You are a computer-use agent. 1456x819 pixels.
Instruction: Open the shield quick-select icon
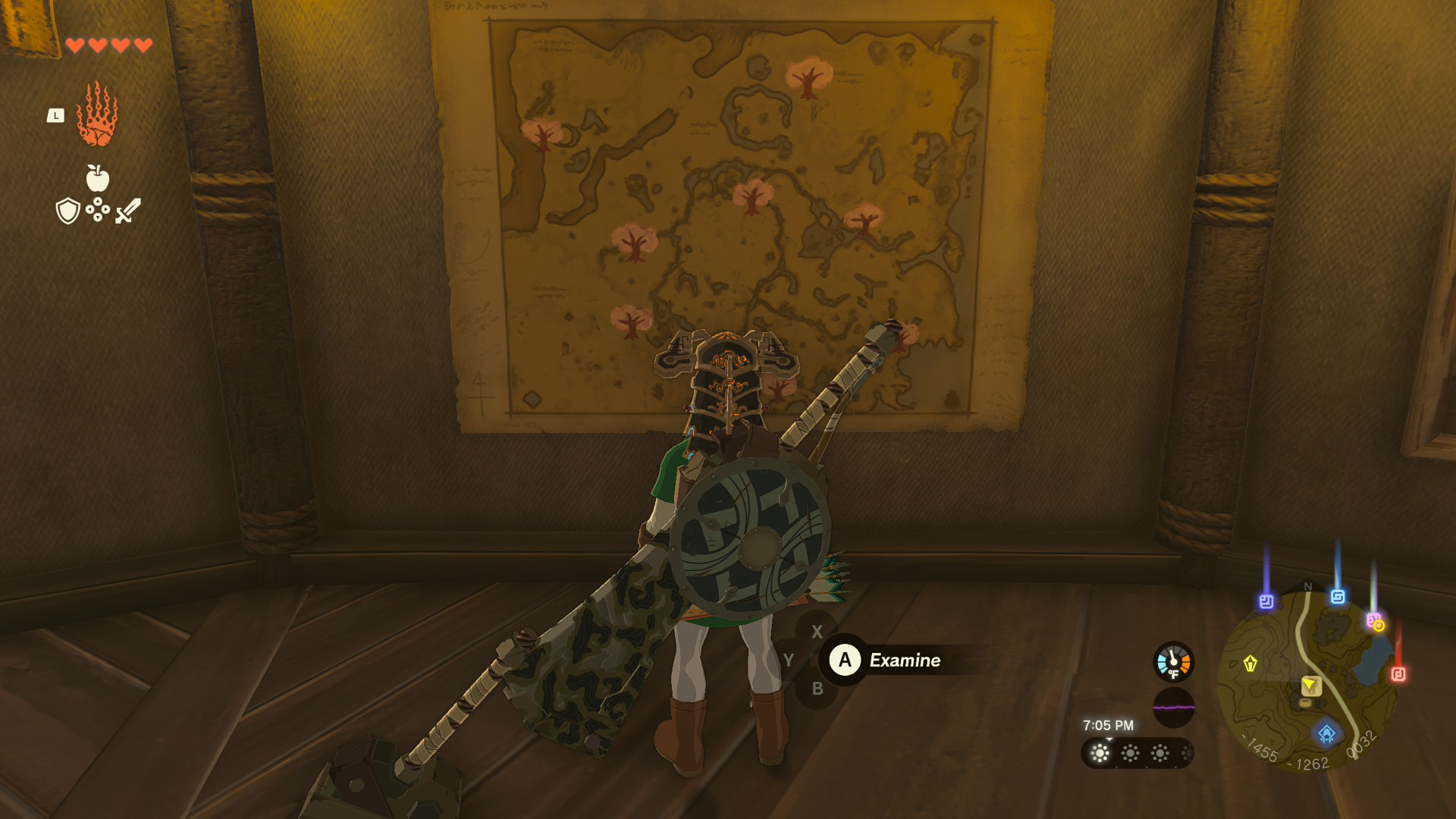[68, 211]
